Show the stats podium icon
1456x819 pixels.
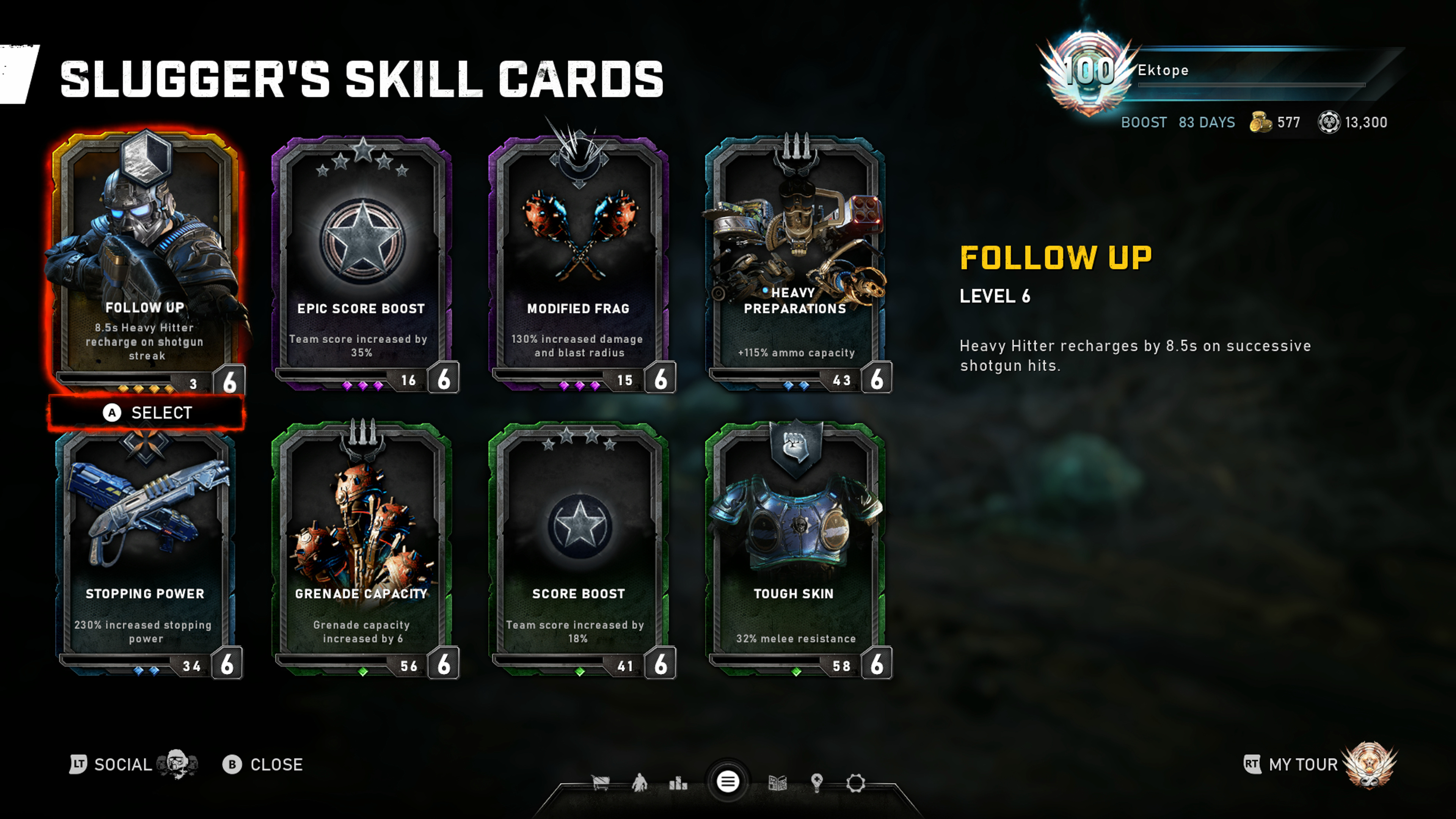coord(678,783)
